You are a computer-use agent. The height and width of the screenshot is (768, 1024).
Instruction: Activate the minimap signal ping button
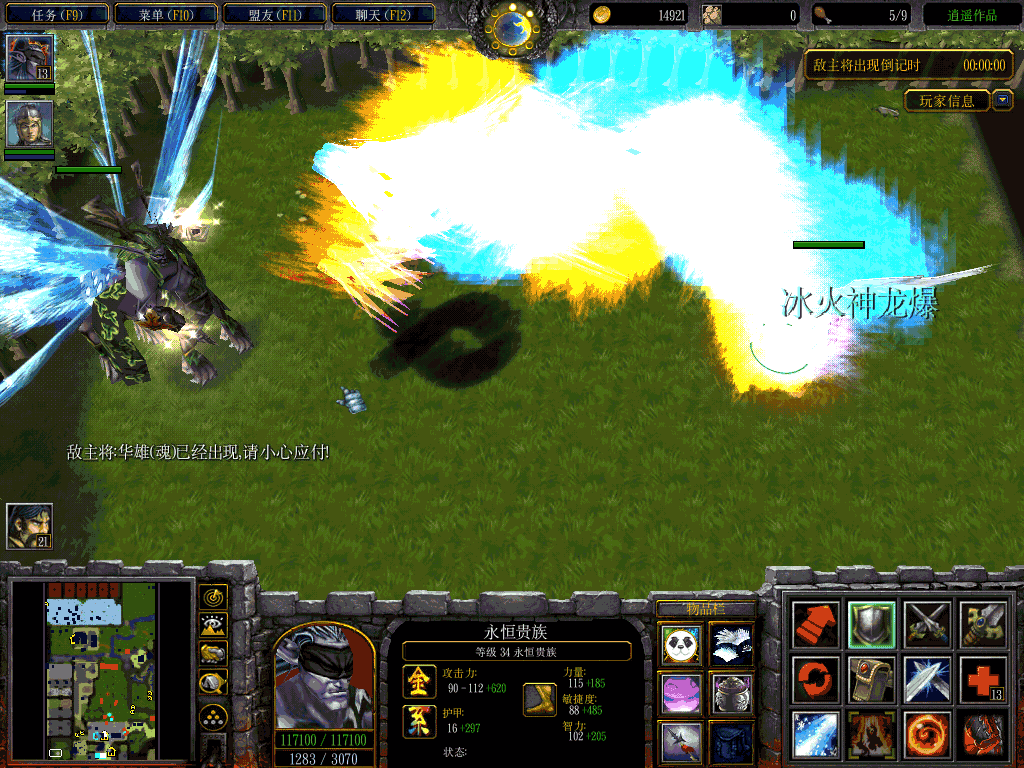pos(213,598)
